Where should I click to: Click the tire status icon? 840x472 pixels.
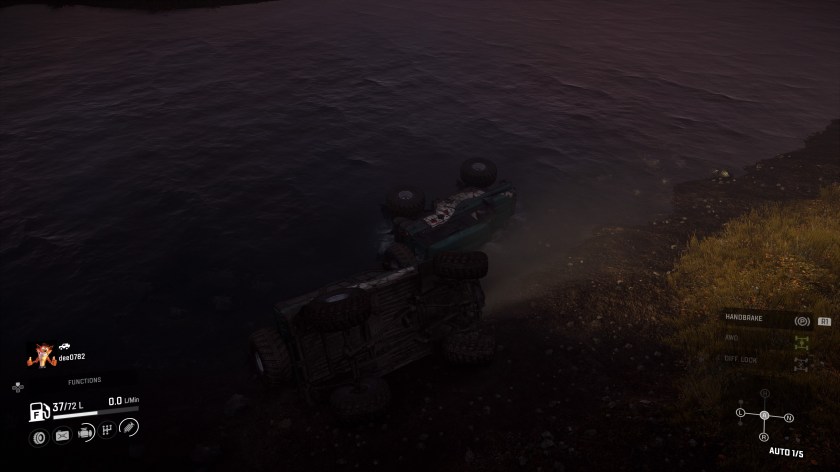pos(40,436)
